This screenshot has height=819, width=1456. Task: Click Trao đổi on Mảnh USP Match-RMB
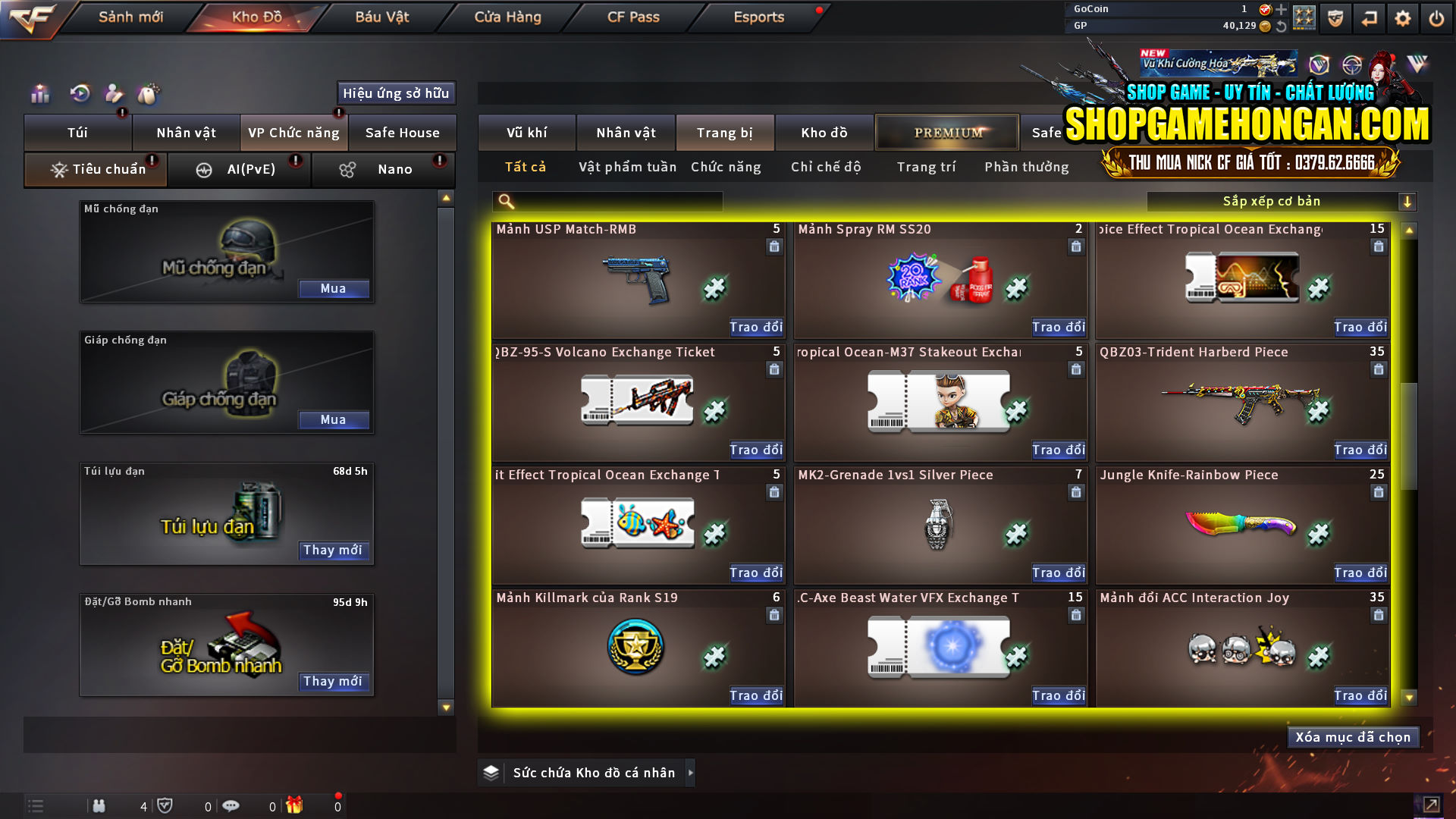[x=755, y=327]
